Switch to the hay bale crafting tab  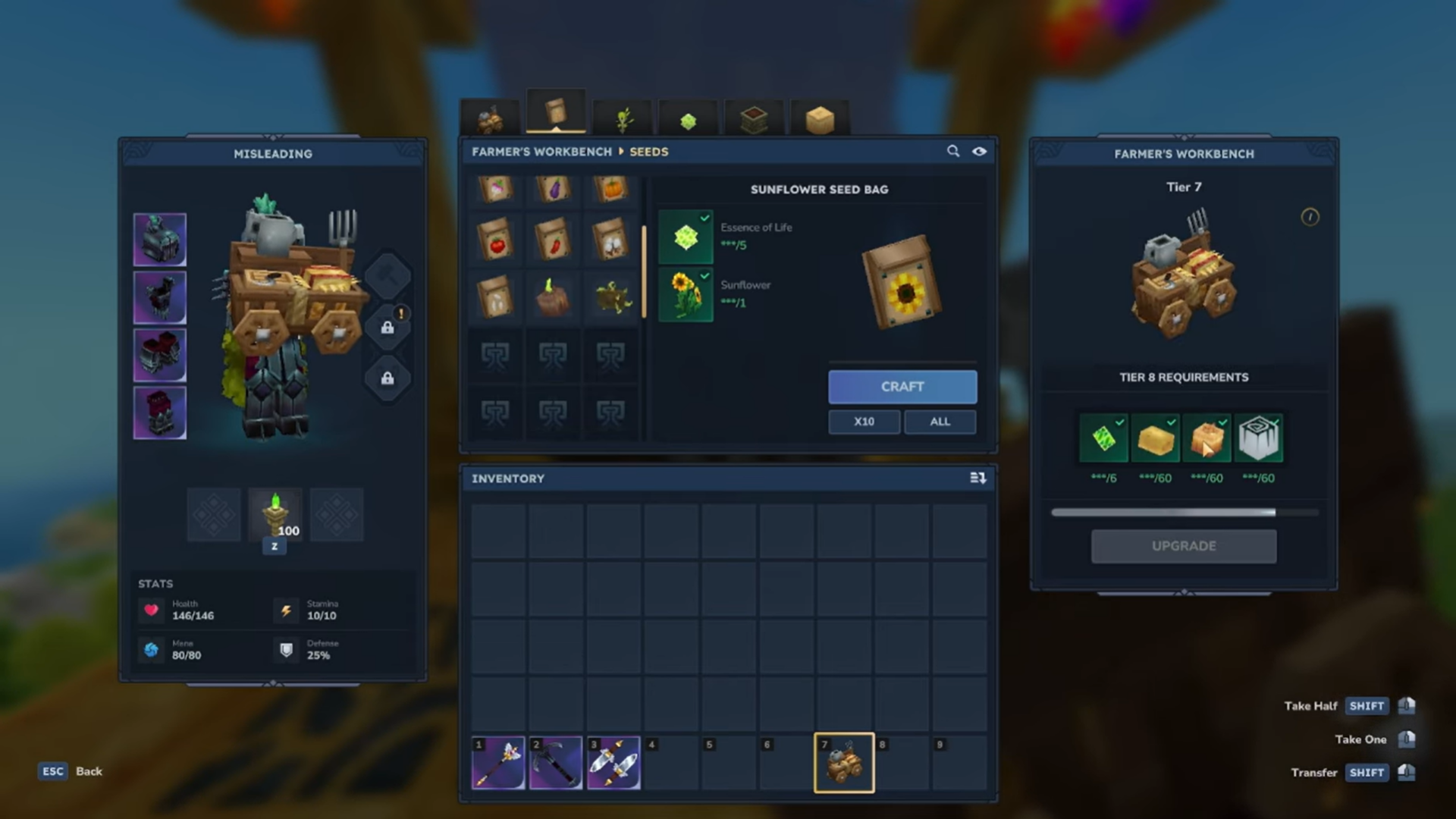(821, 118)
